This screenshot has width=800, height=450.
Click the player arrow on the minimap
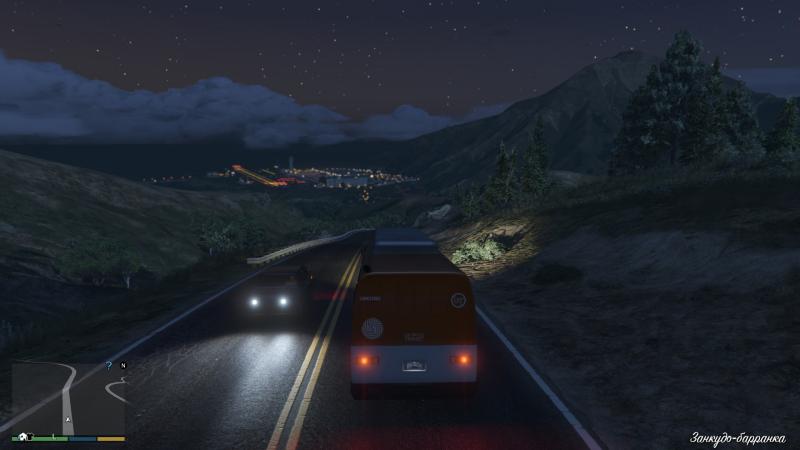[x=68, y=419]
